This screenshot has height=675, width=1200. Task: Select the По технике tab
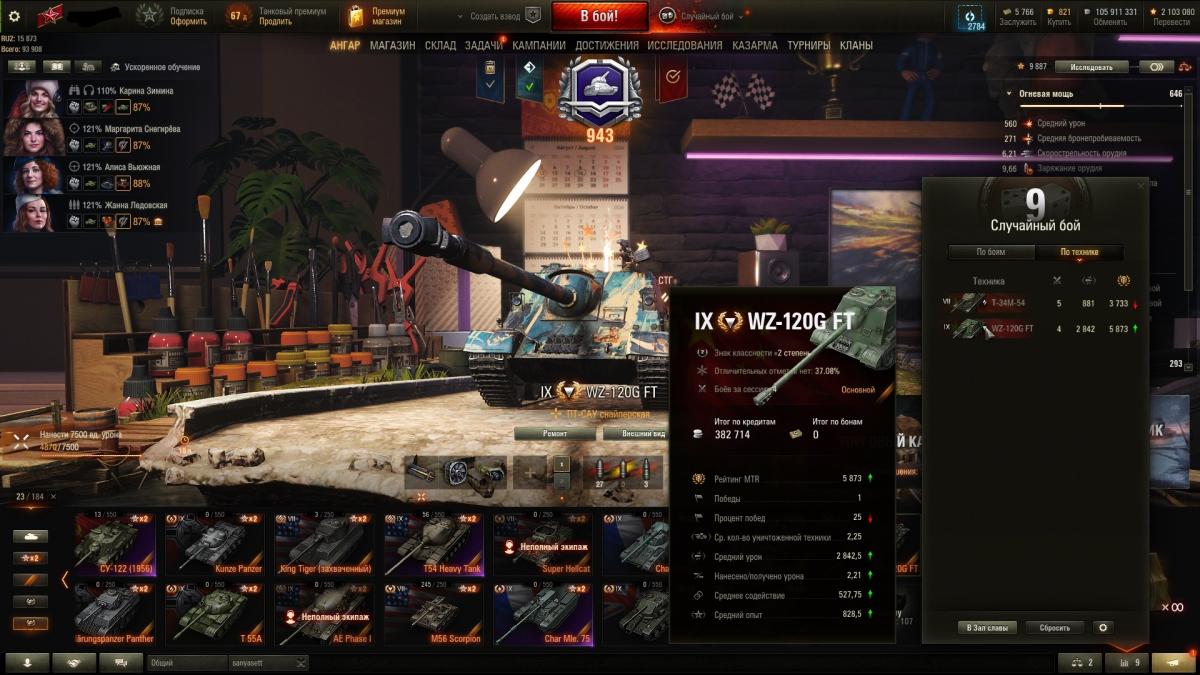pyautogui.click(x=1080, y=252)
